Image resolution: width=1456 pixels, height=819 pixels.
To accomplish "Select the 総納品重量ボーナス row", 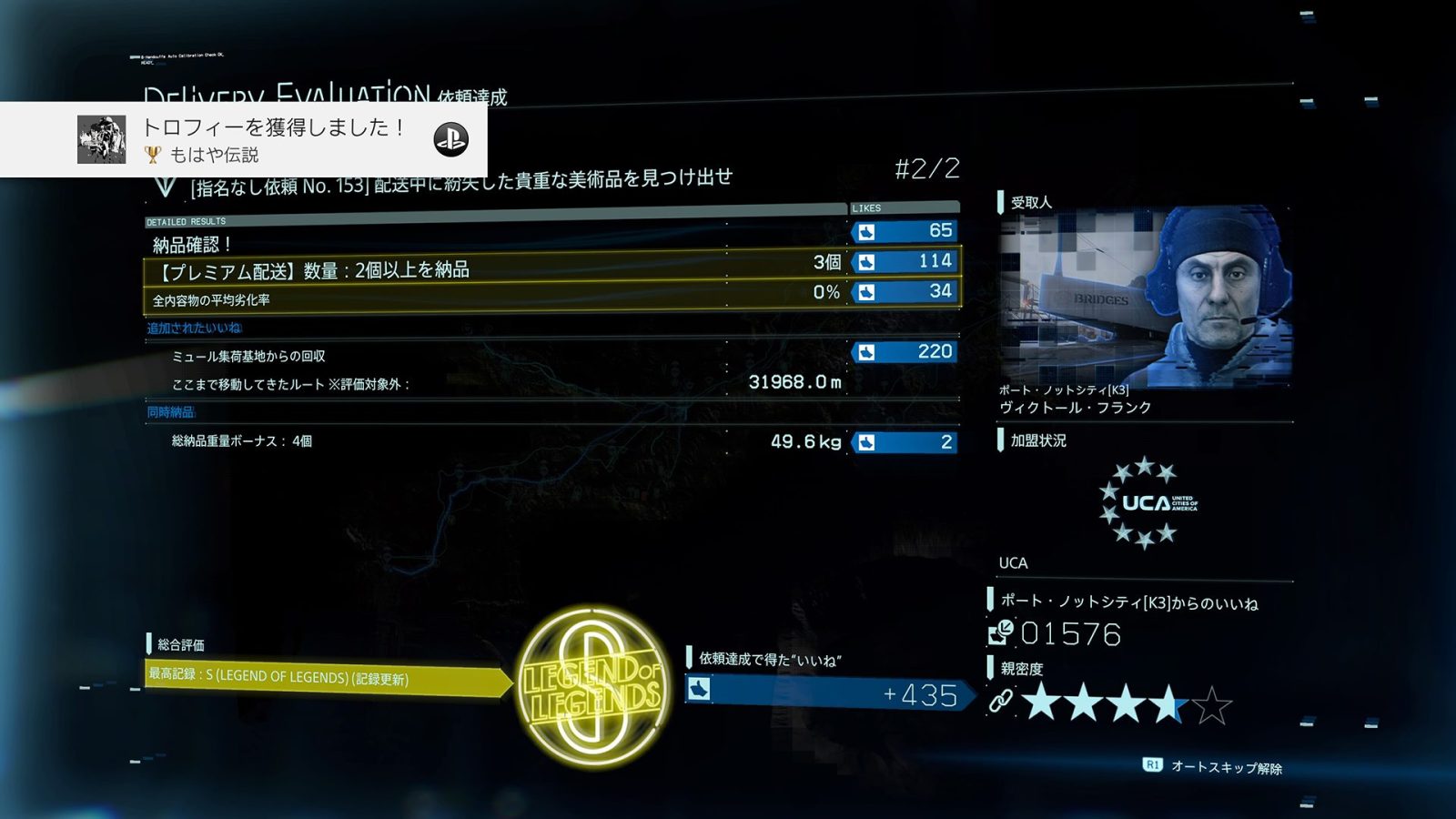I will tap(551, 441).
